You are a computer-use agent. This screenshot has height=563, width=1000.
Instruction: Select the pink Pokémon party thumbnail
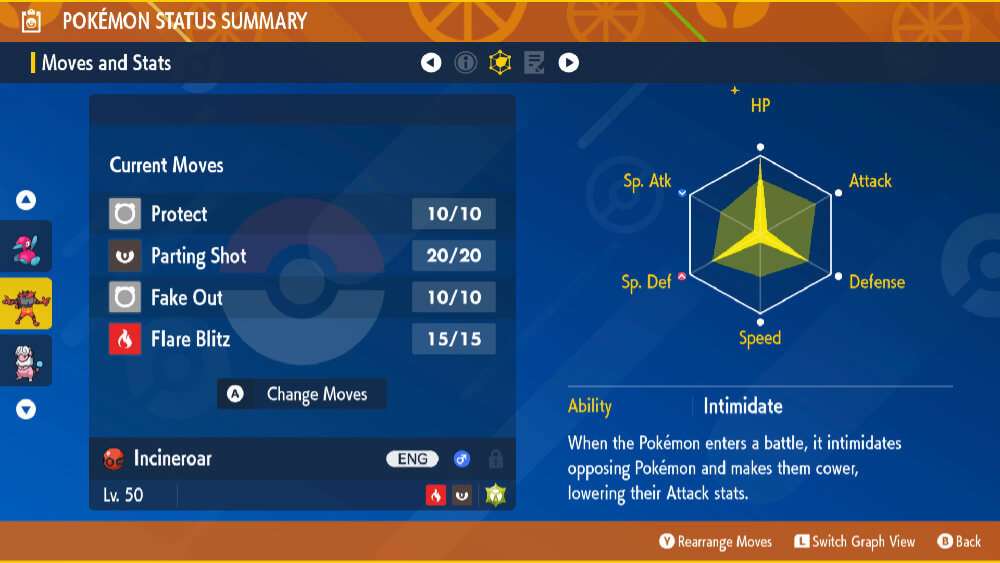click(x=27, y=360)
